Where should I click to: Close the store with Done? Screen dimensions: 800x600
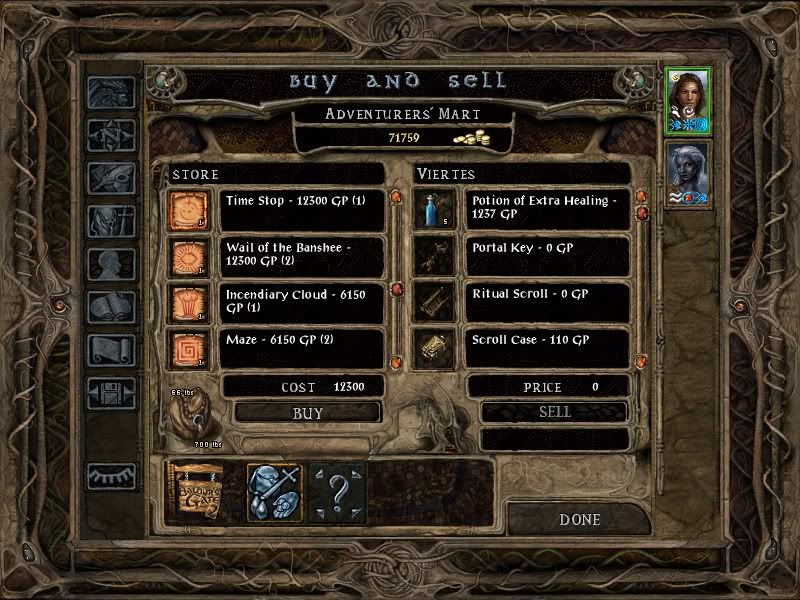pos(579,519)
